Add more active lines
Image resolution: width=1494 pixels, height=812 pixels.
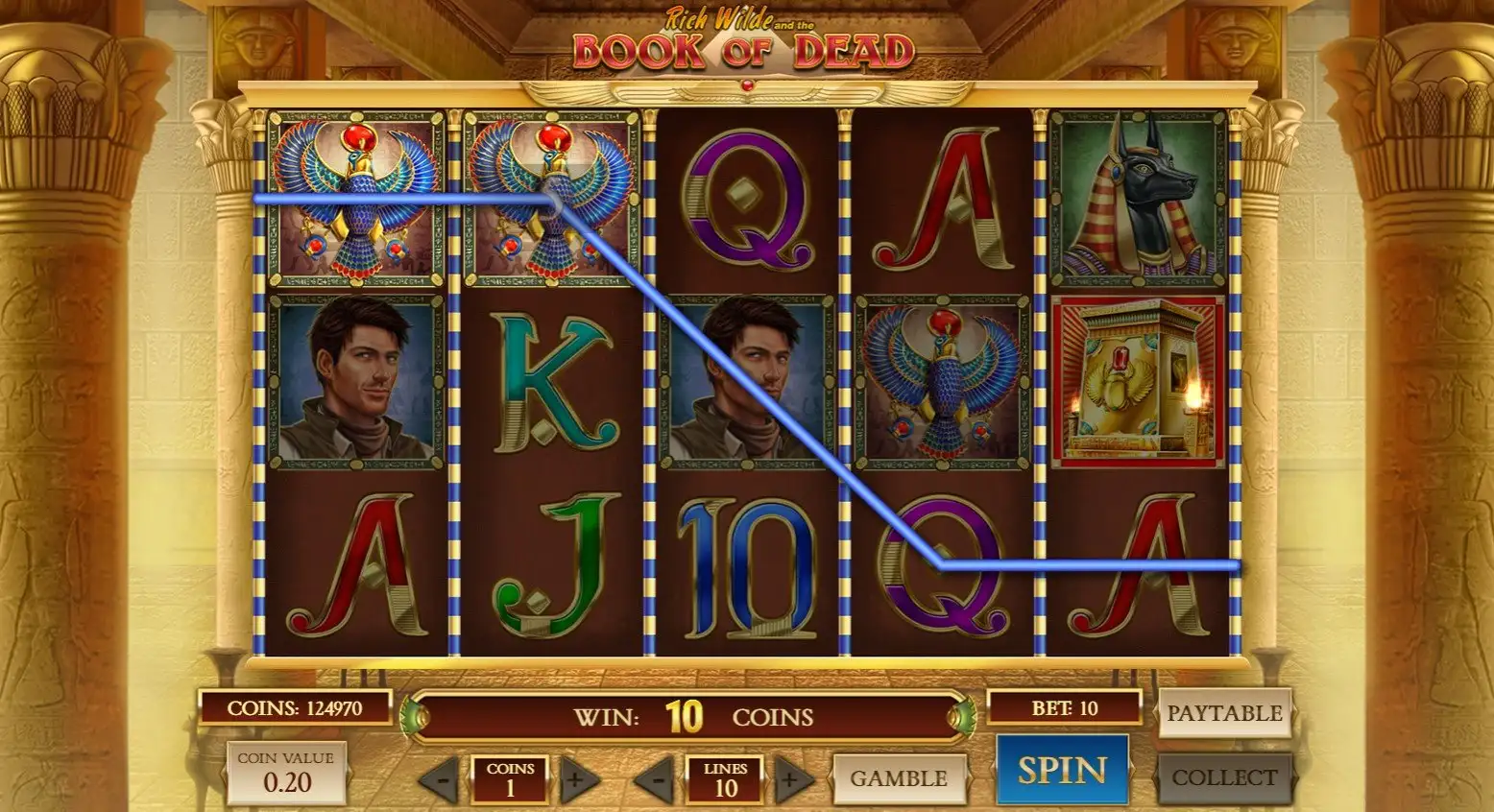pos(790,779)
